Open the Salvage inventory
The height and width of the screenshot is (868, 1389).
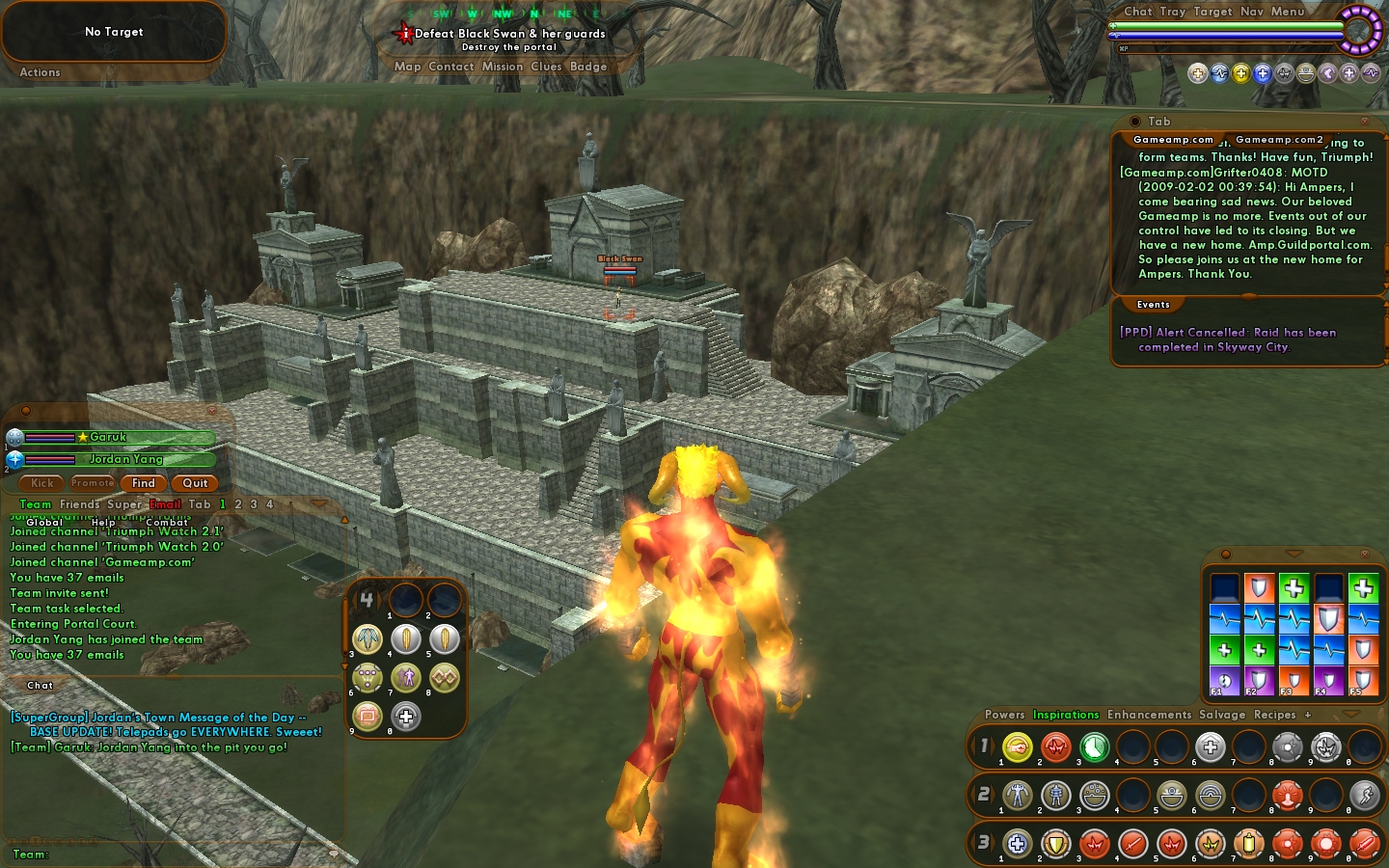(x=1222, y=715)
